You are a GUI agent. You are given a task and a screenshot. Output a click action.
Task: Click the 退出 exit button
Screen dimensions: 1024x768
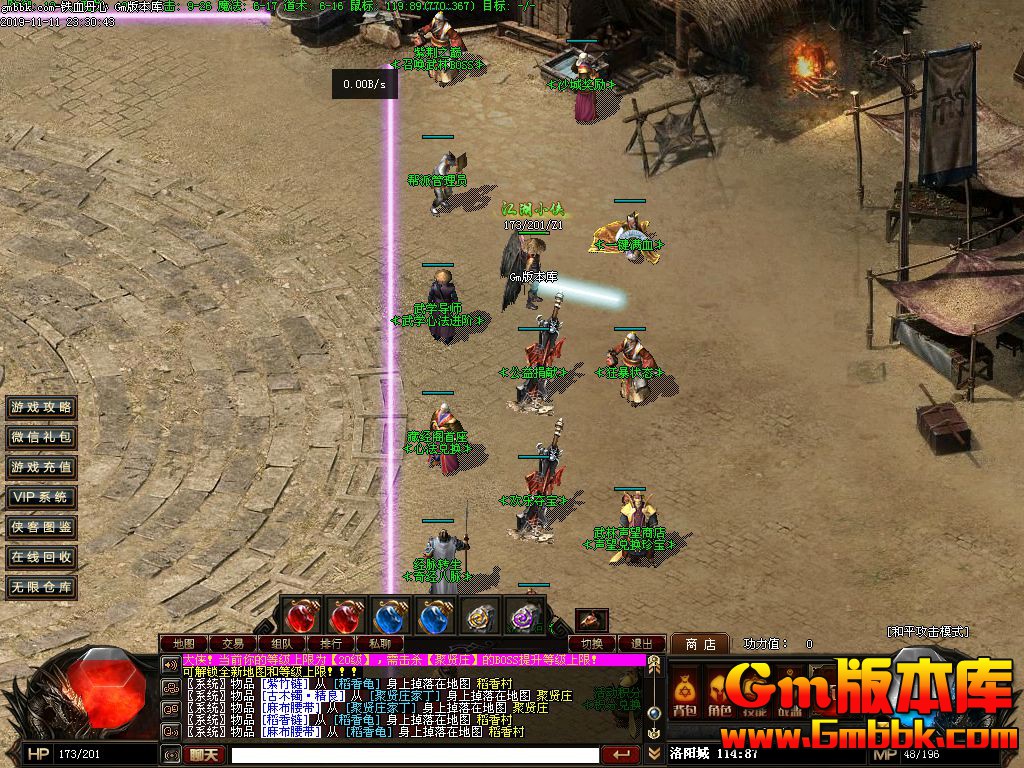pos(641,643)
